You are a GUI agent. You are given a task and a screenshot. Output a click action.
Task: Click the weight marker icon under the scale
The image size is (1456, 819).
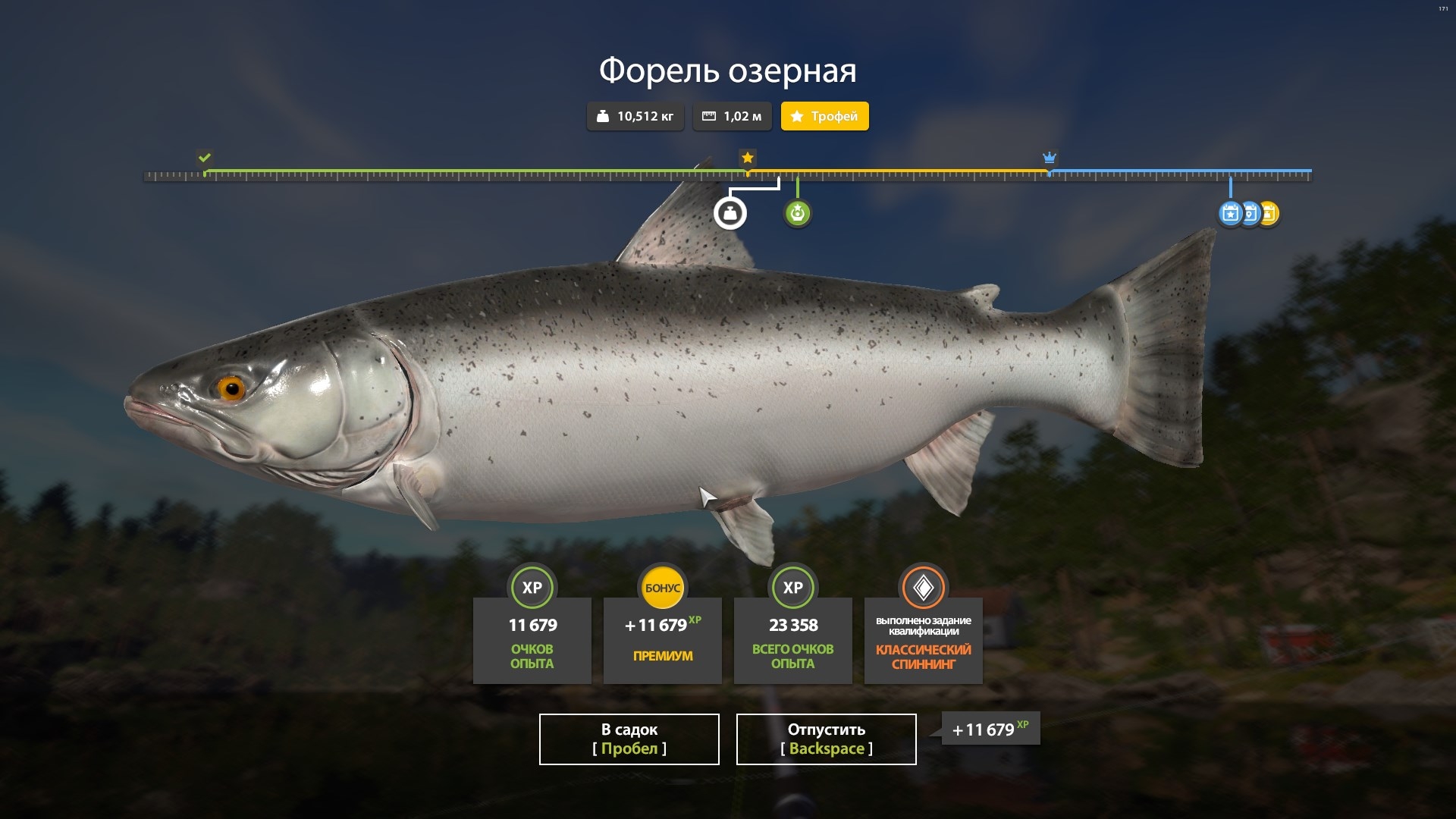(730, 213)
